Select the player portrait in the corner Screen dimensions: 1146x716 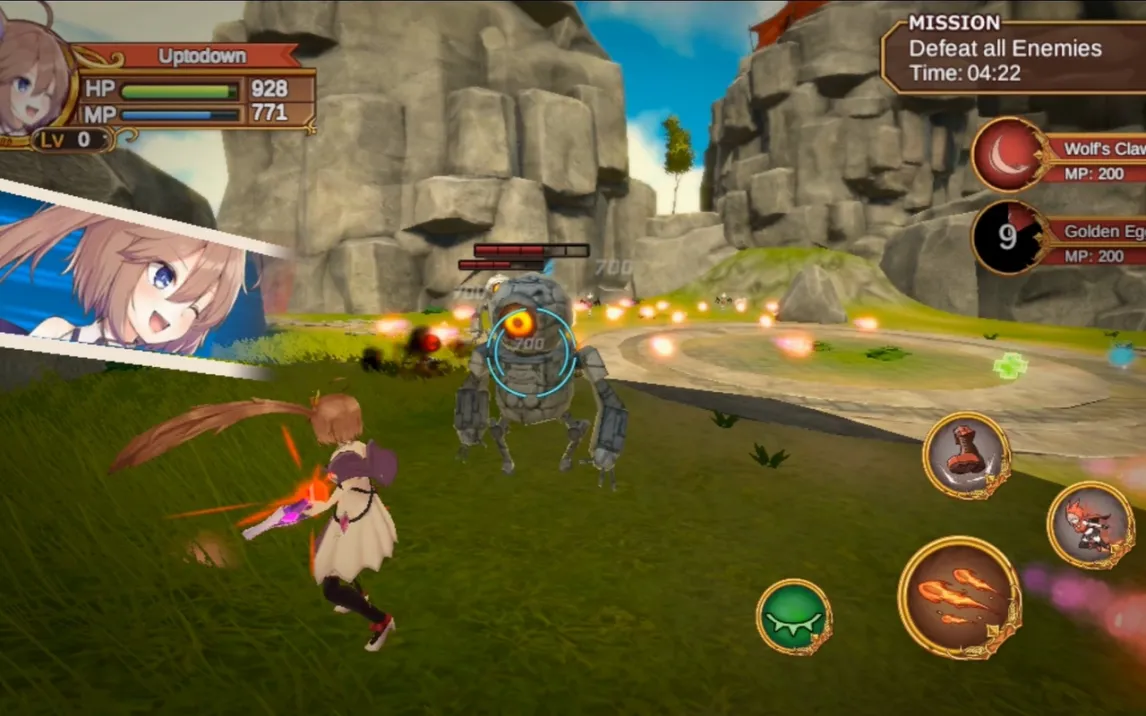click(32, 80)
